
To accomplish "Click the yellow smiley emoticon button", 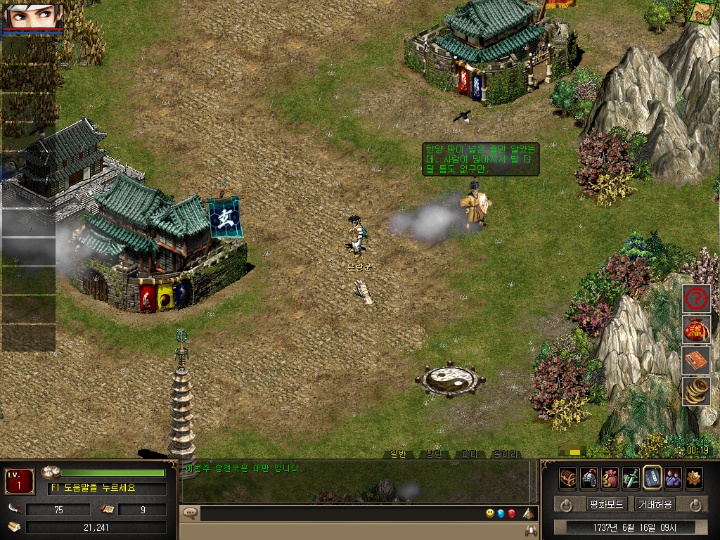I will [x=490, y=514].
